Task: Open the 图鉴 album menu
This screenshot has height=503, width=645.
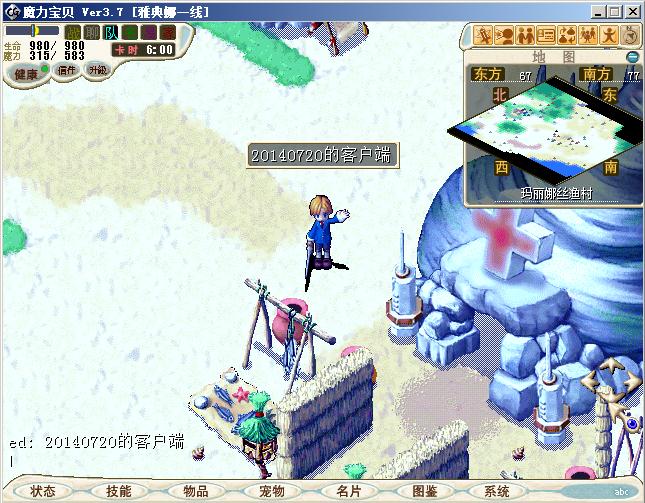Action: coord(424,491)
